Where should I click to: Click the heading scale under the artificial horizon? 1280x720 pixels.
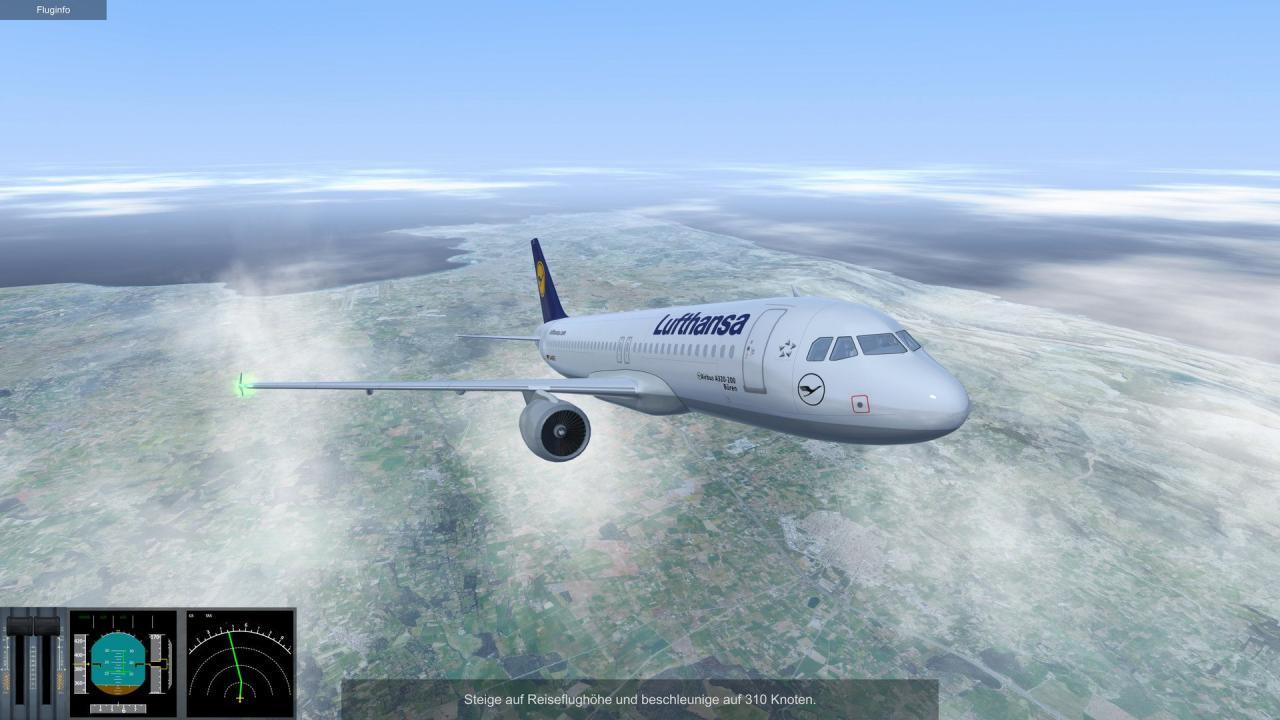click(118, 707)
